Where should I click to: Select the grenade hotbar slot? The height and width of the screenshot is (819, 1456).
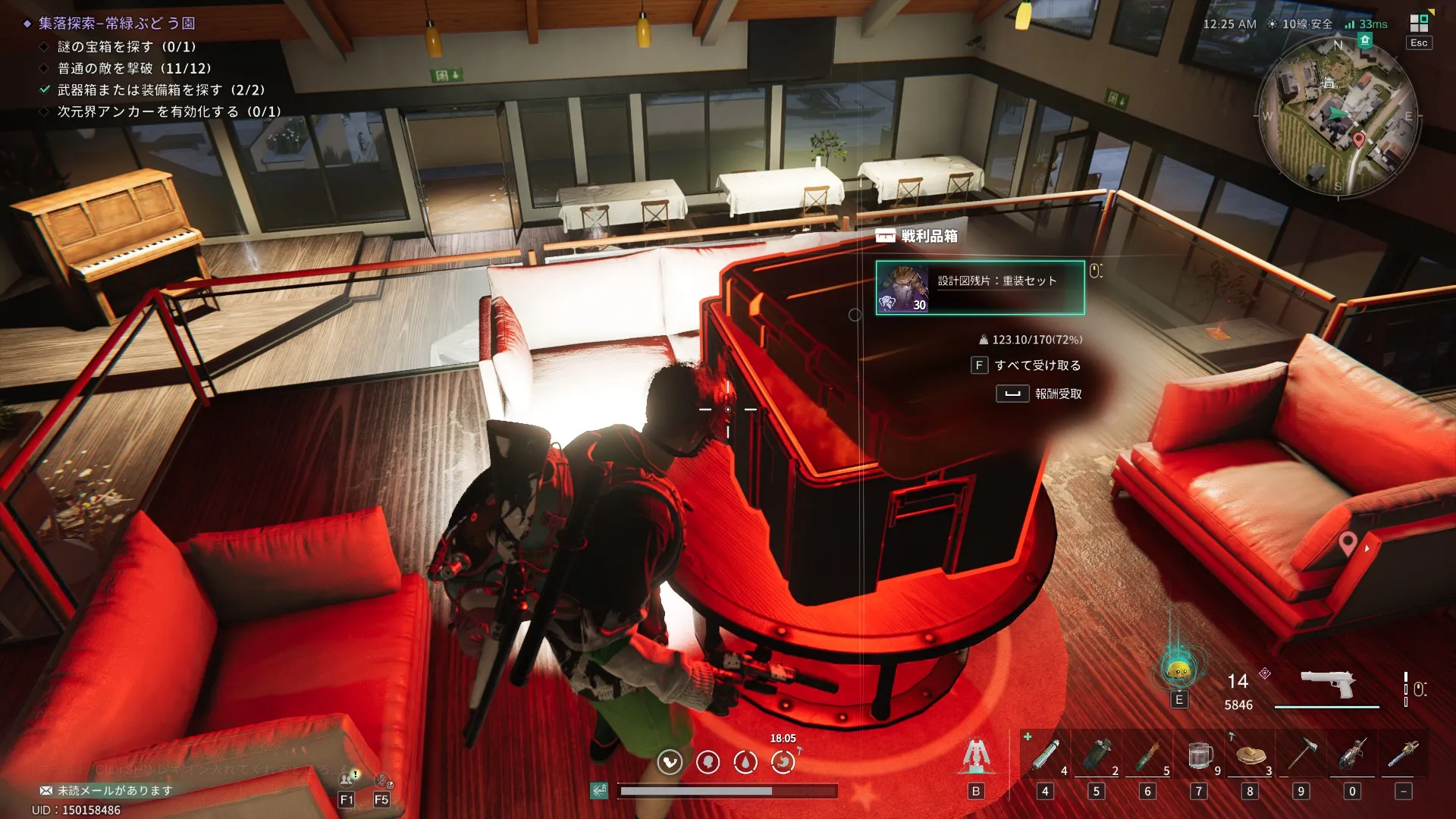1096,755
